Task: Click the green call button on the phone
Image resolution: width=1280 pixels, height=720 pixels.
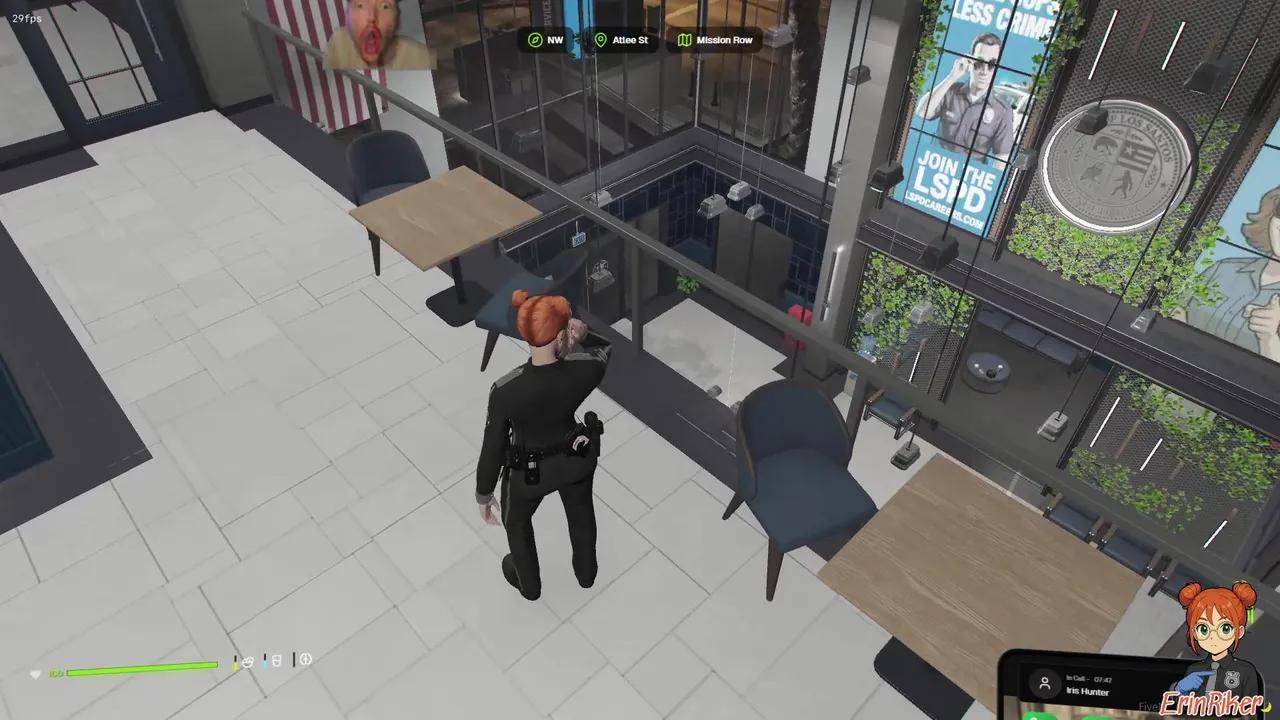Action: (1037, 716)
